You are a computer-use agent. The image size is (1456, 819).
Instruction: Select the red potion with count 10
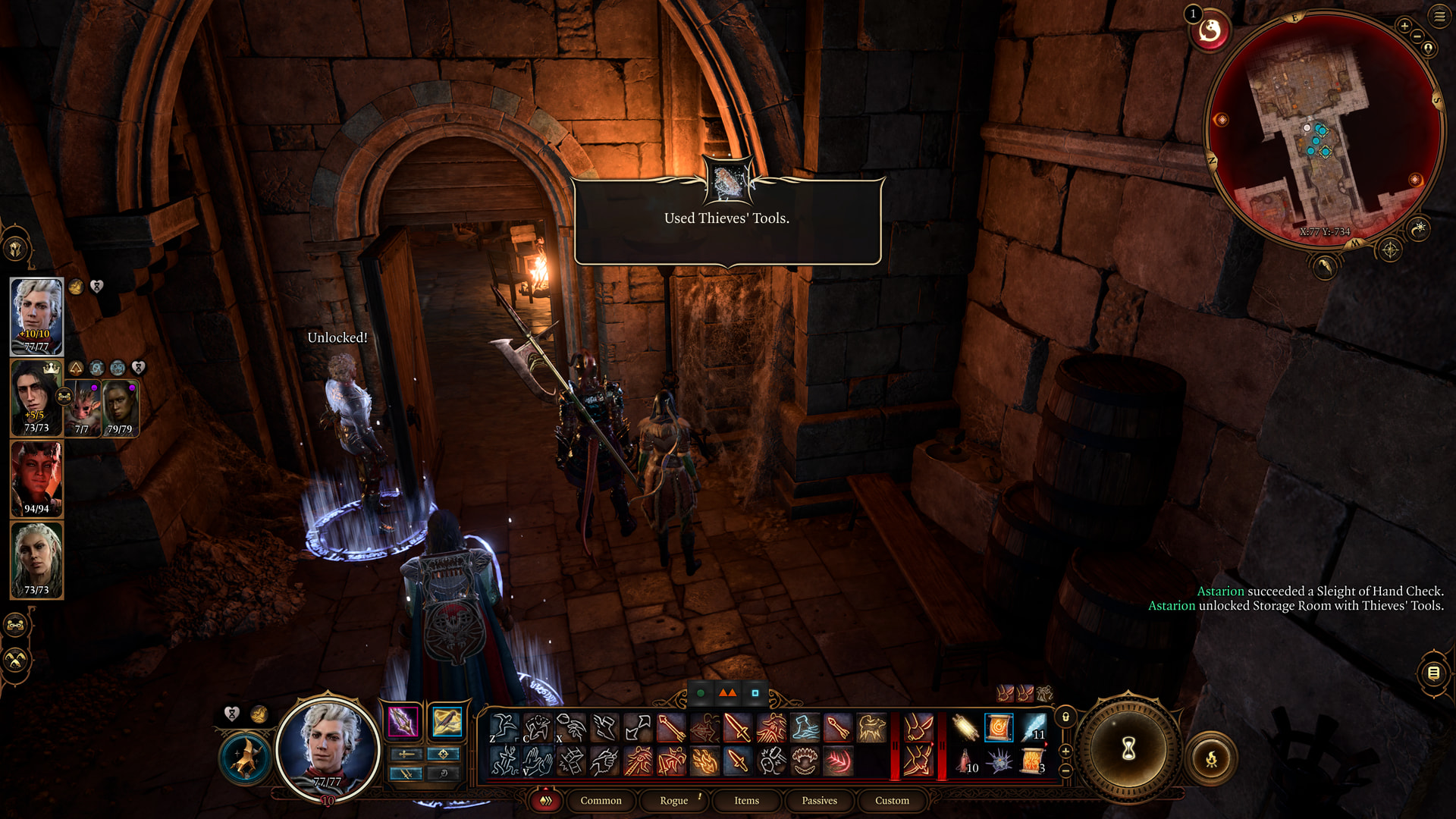point(965,760)
